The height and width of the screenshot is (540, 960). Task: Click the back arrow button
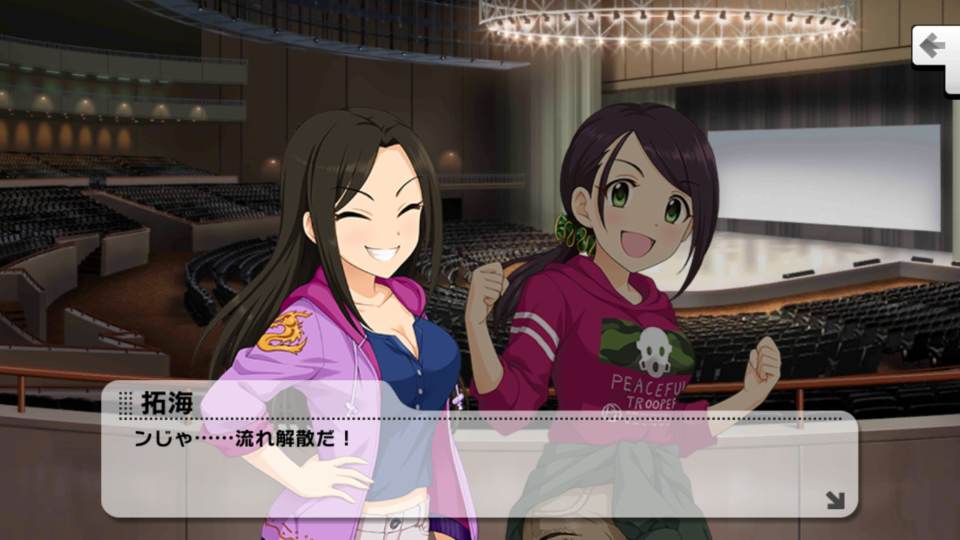click(x=936, y=48)
